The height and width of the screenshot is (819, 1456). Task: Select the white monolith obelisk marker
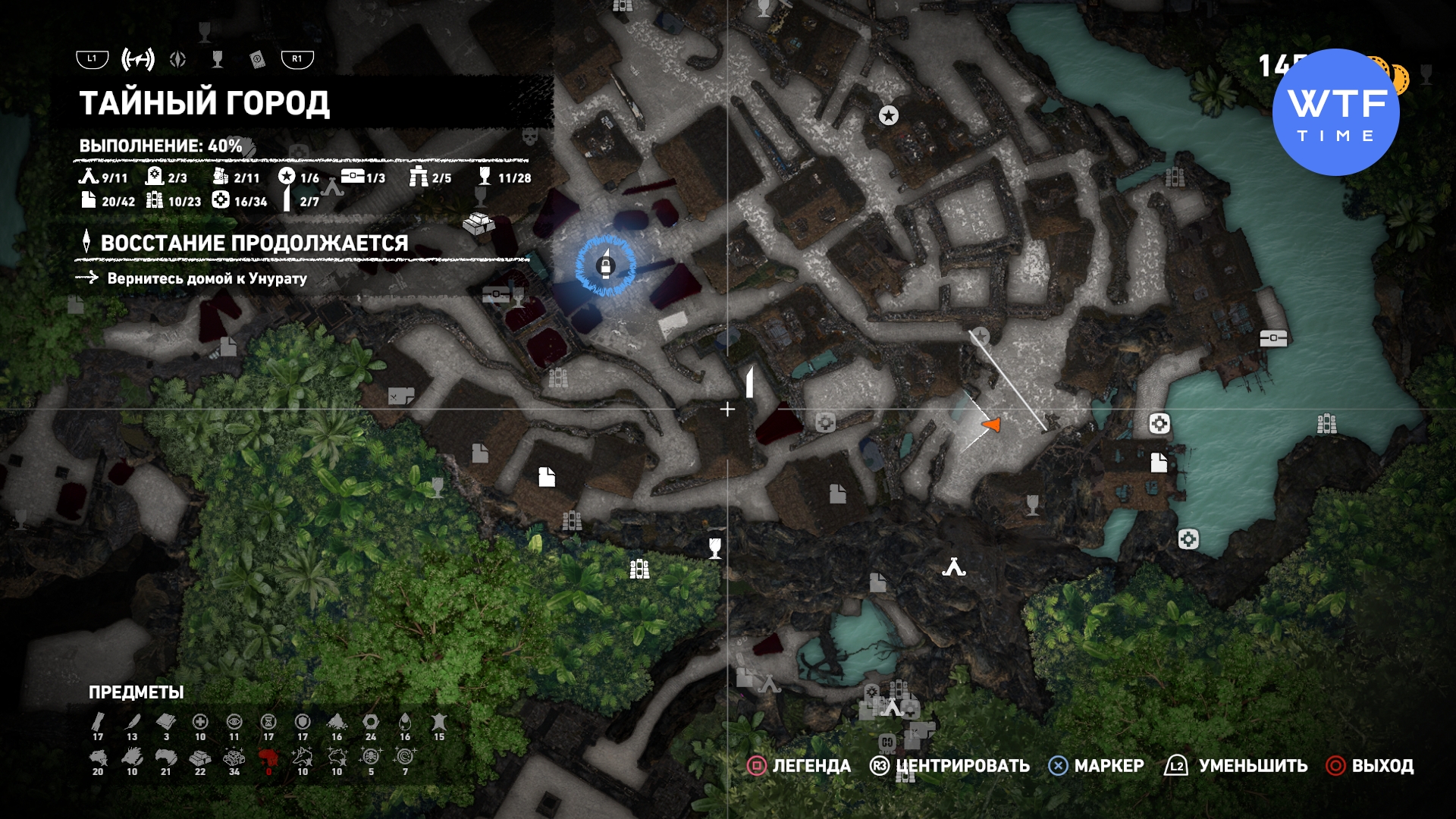(749, 381)
